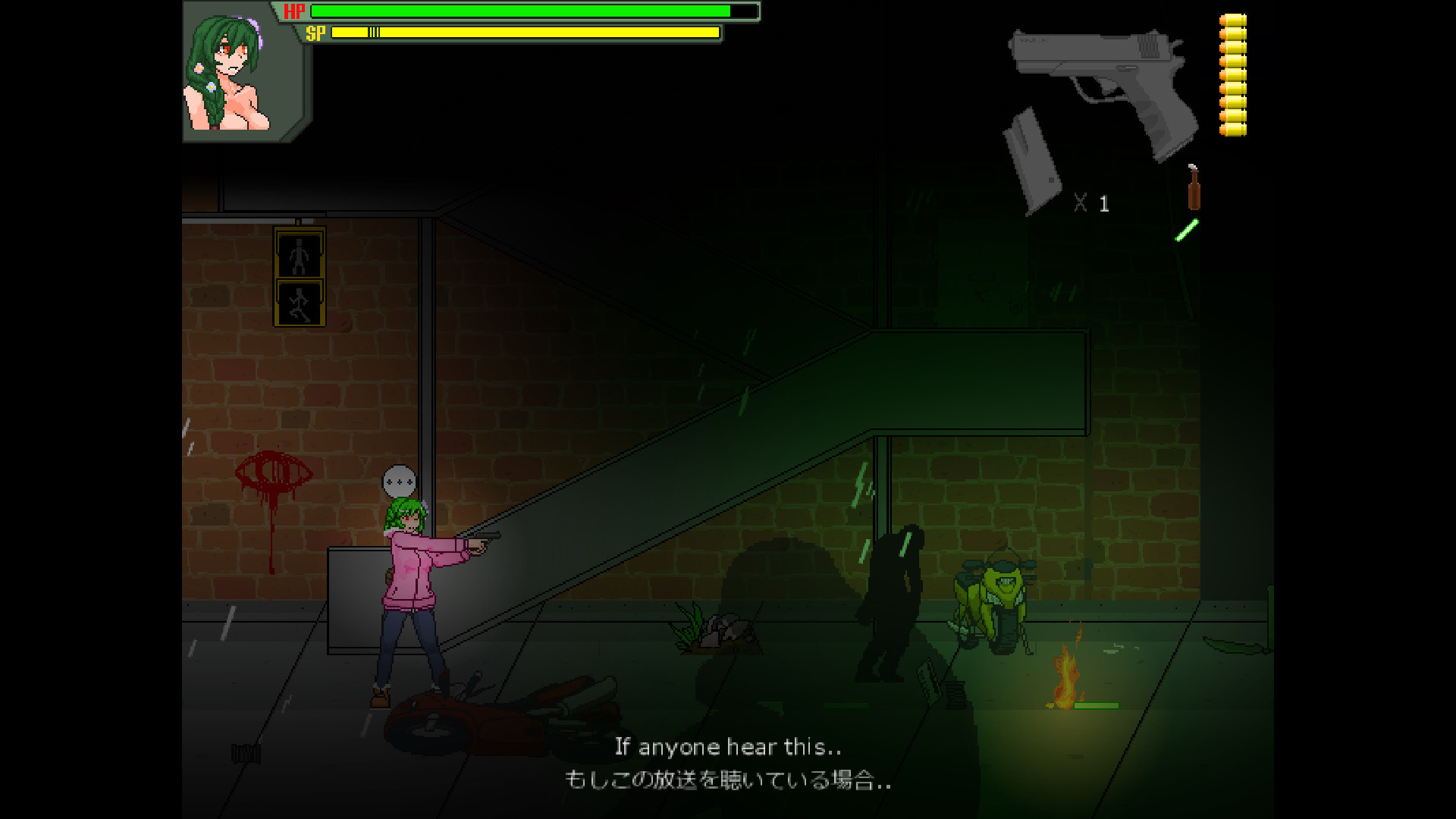Click the 'X 1' item count label
1456x819 pixels.
pos(1092,202)
